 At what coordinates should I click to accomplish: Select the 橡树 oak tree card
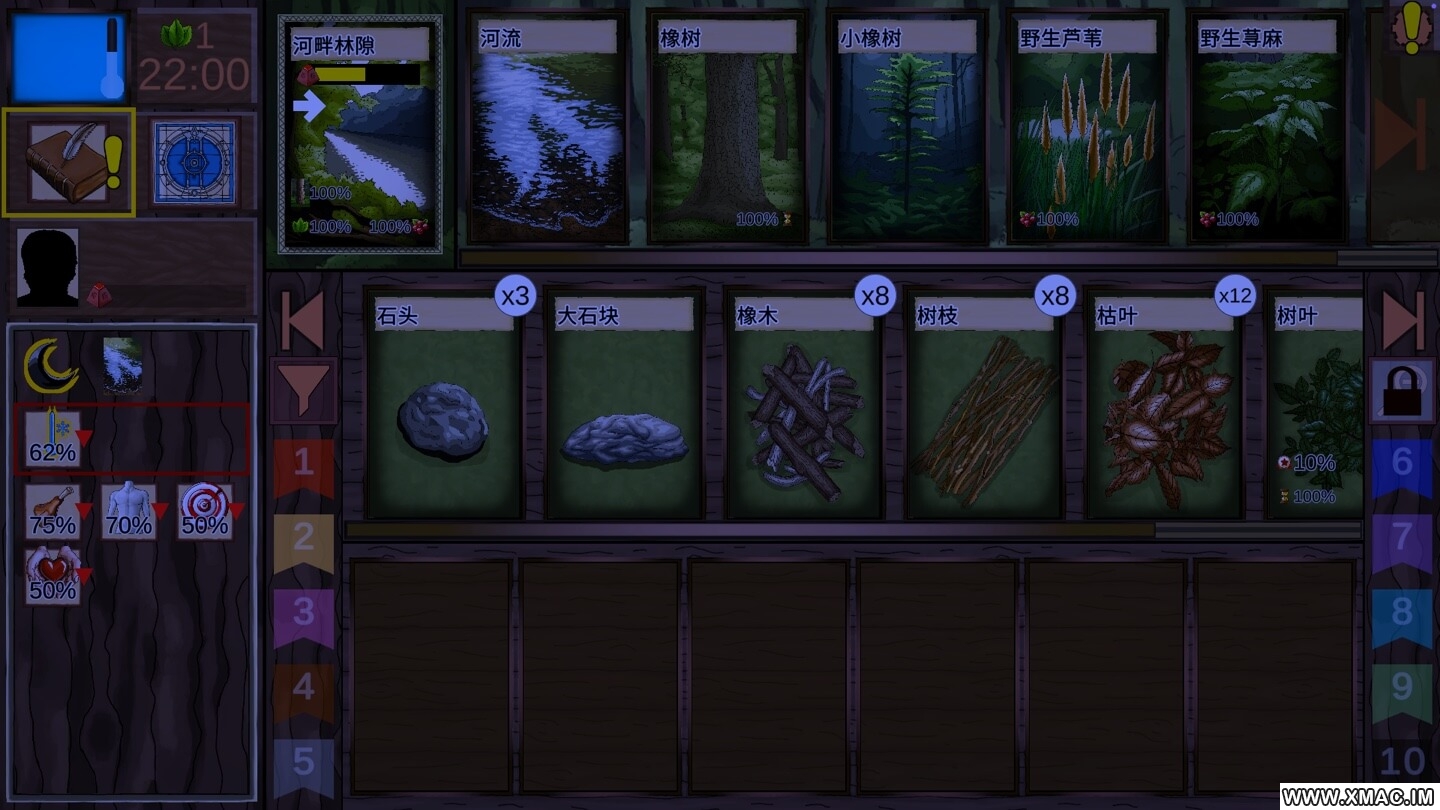(x=728, y=130)
